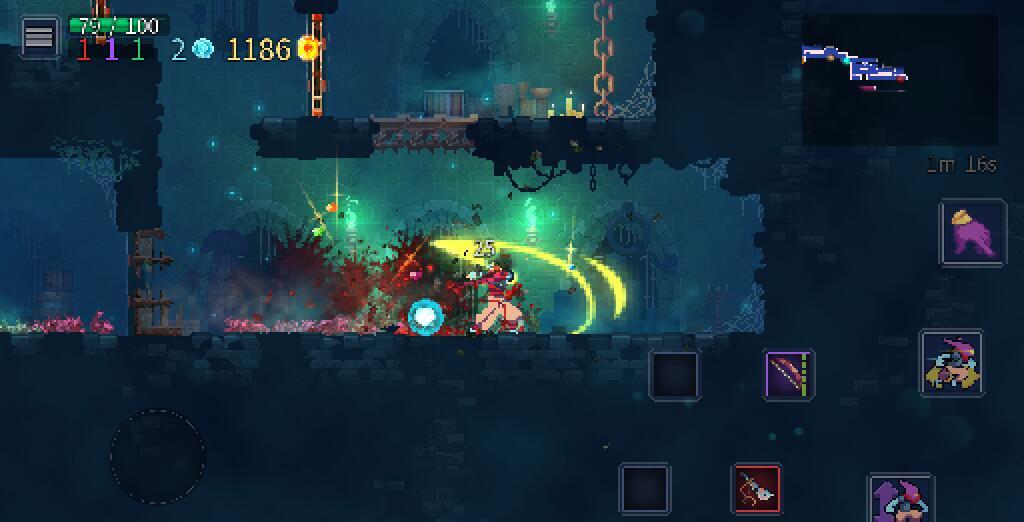1024x522 pixels.
Task: Tap the purple flask-shaped button
Action: (972, 233)
